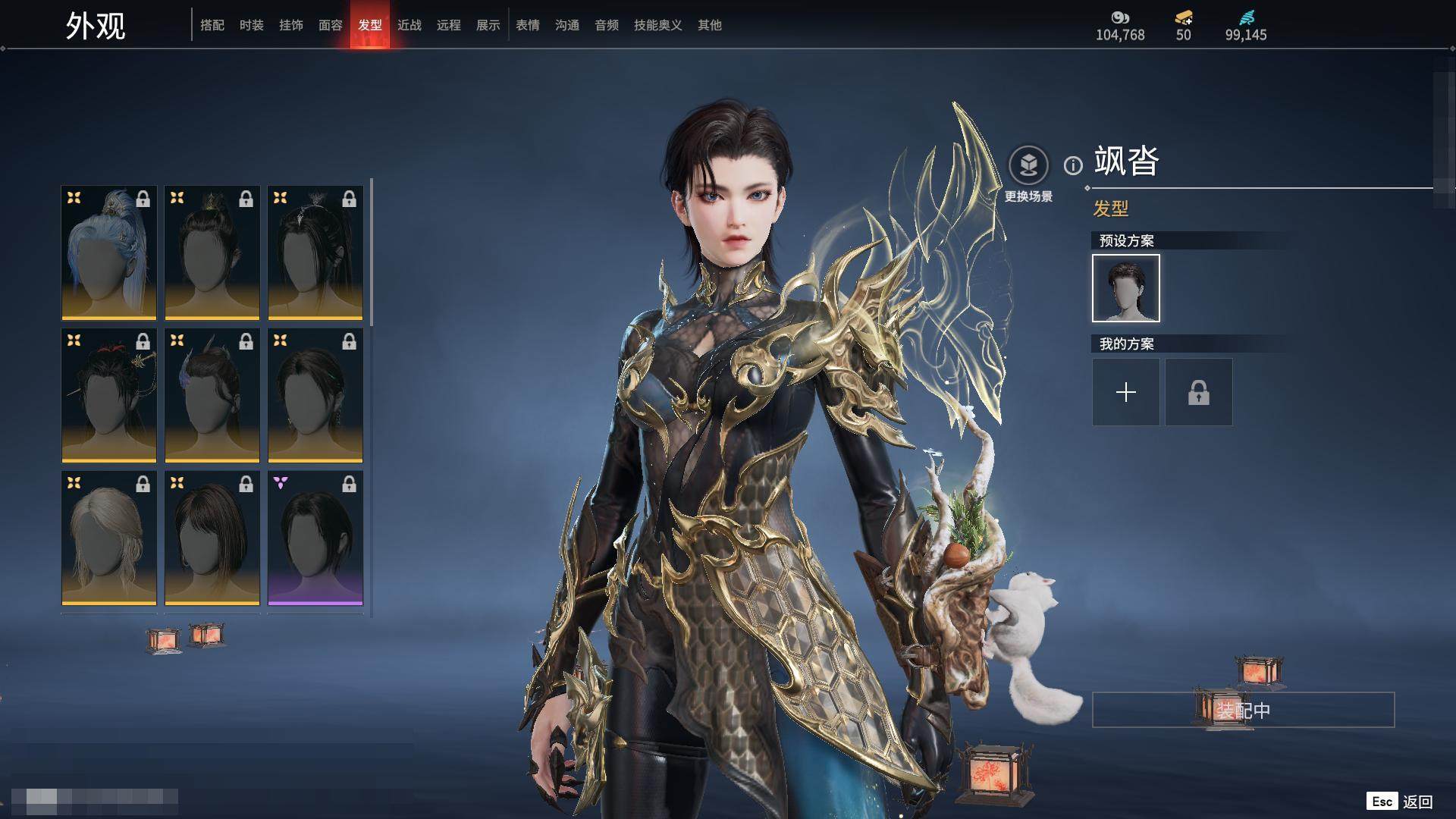Pick the blonde wavy hairstyle

click(109, 538)
